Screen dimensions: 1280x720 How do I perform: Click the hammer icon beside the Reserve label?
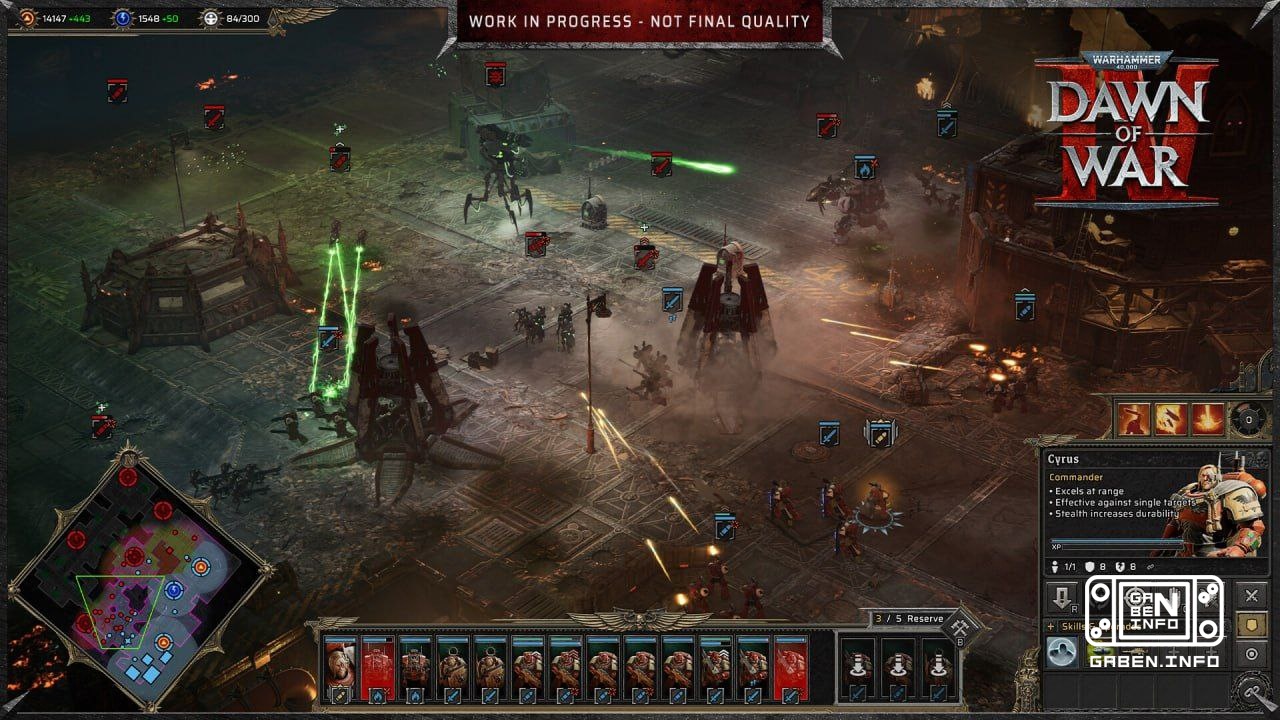pos(960,626)
